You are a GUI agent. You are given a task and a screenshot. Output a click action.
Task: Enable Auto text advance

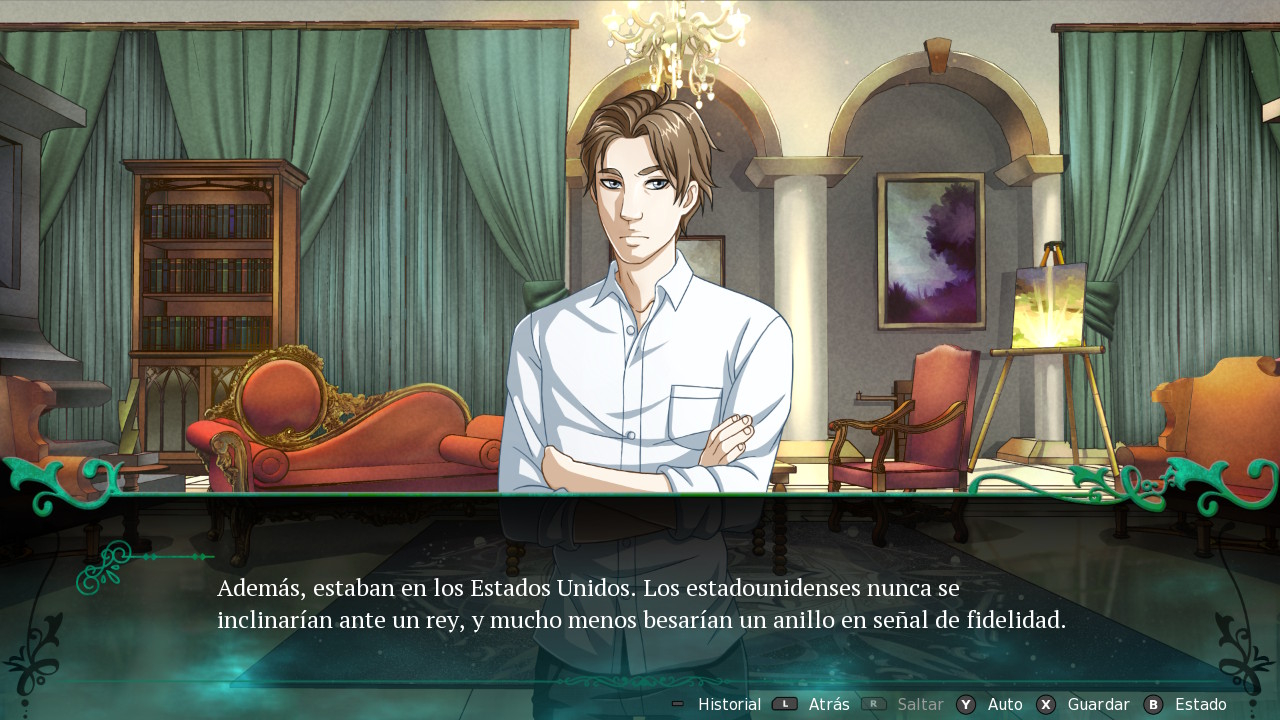click(x=1004, y=704)
